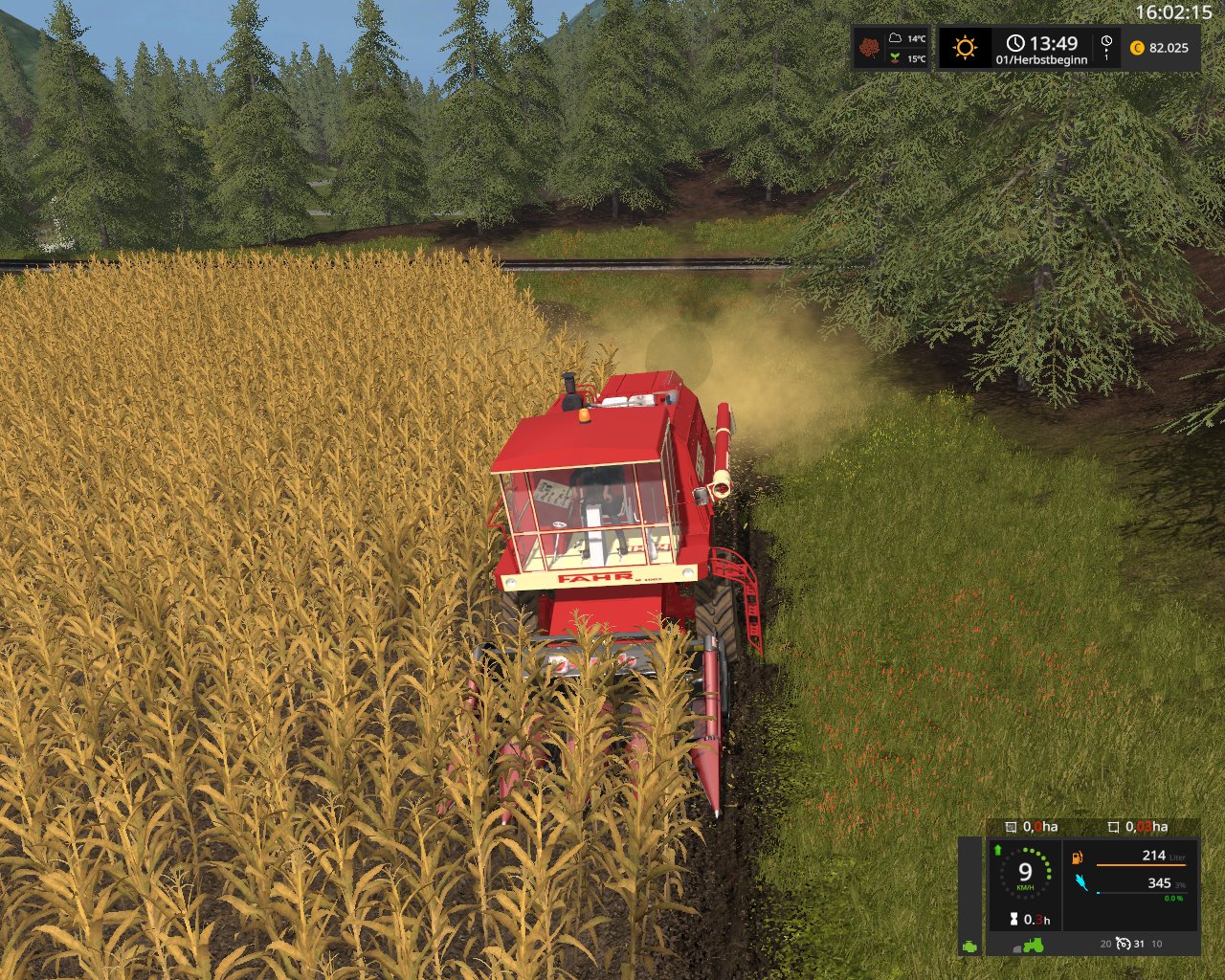Viewport: 1225px width, 980px height.
Task: Toggle the green engine status icon
Action: [x=969, y=946]
